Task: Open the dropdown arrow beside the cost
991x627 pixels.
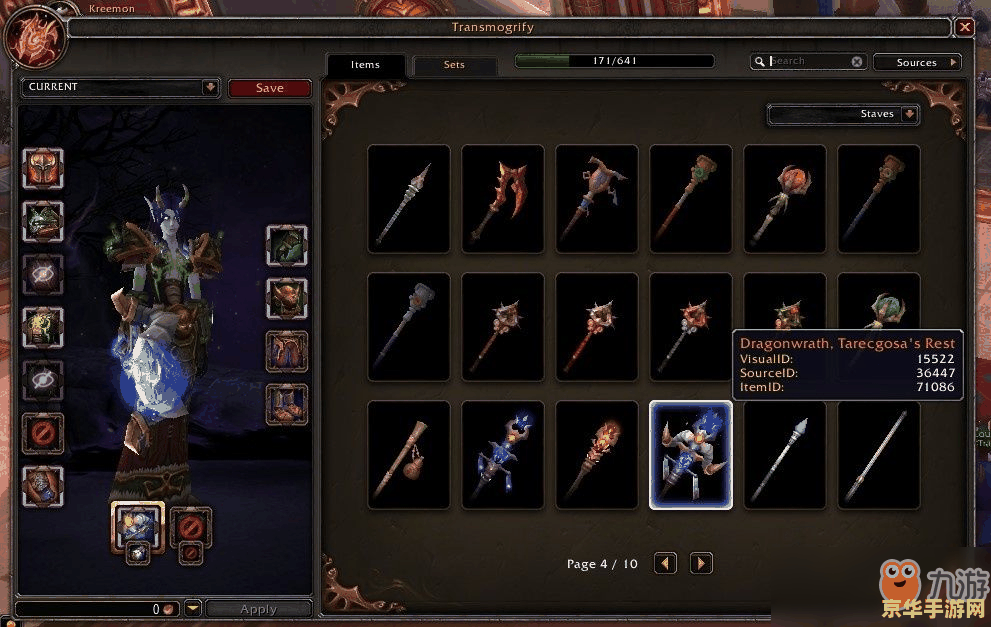Action: (194, 608)
